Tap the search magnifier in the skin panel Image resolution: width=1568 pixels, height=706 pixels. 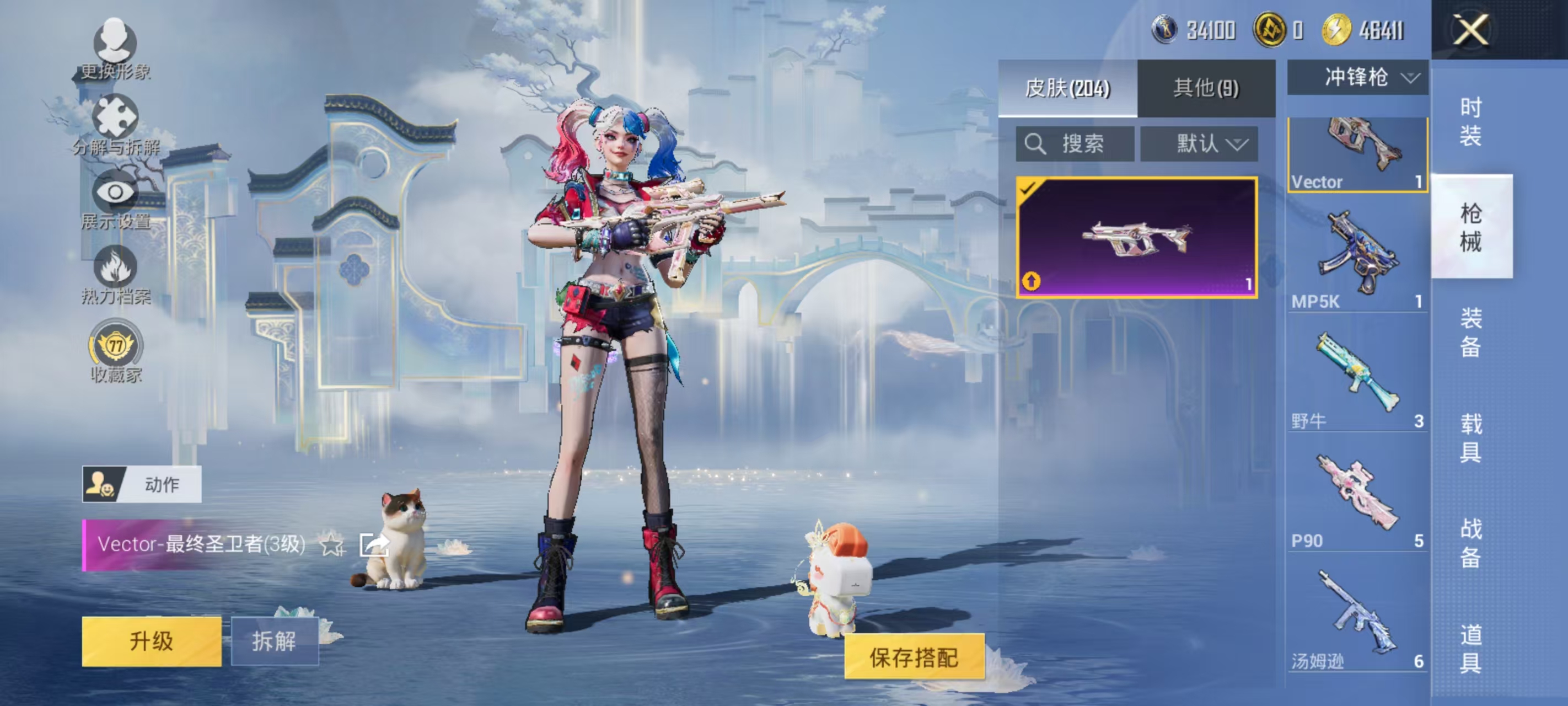(x=1035, y=145)
